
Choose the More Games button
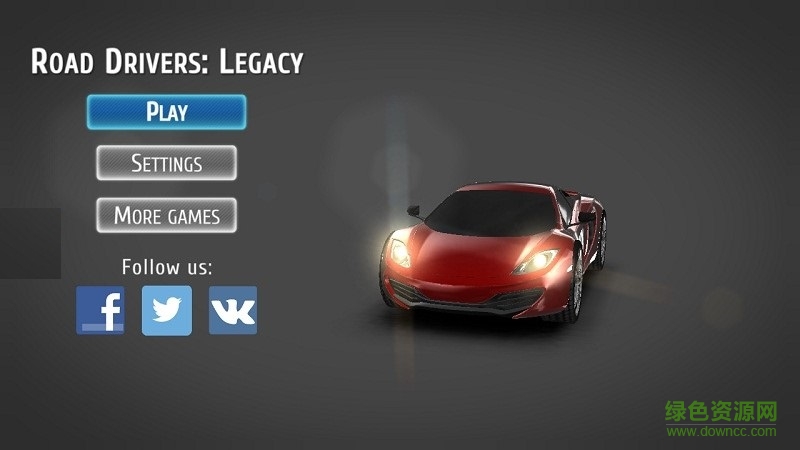[166, 215]
